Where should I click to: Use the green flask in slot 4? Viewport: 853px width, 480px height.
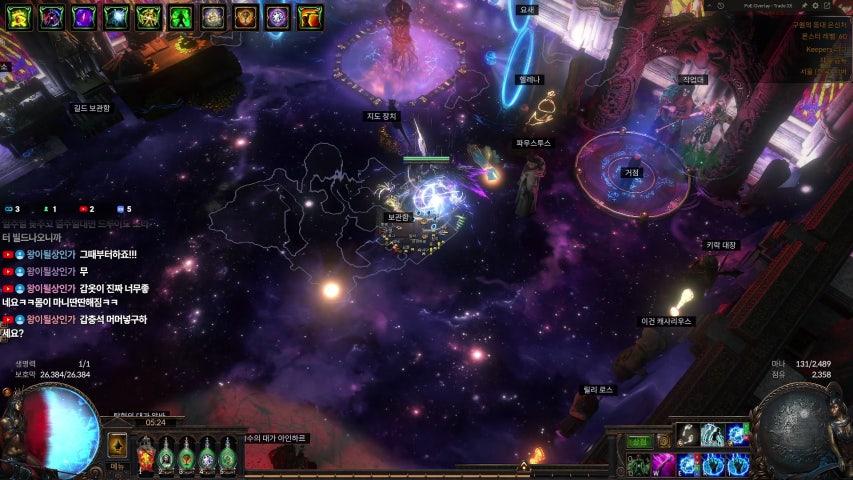point(208,455)
